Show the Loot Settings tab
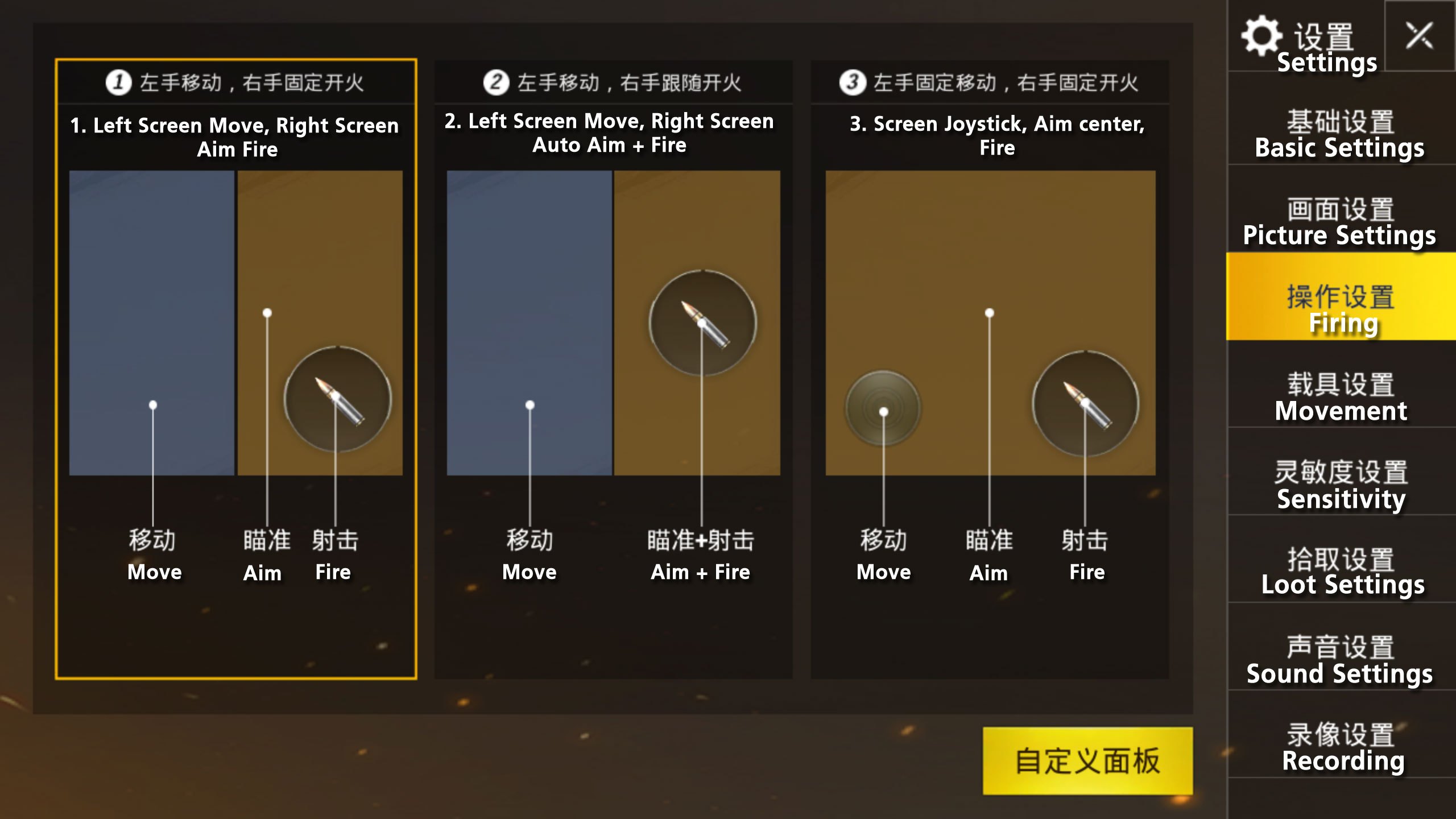1456x819 pixels. 1340,572
